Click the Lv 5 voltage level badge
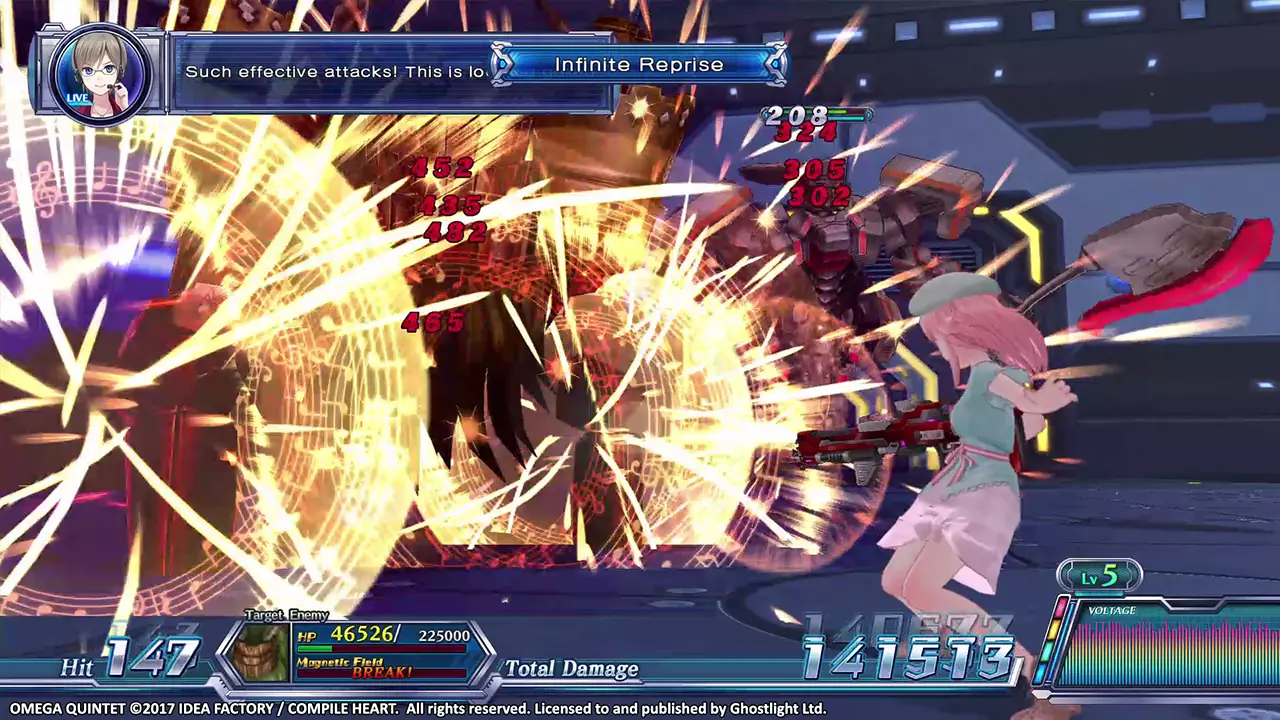Image resolution: width=1280 pixels, height=720 pixels. [1097, 574]
